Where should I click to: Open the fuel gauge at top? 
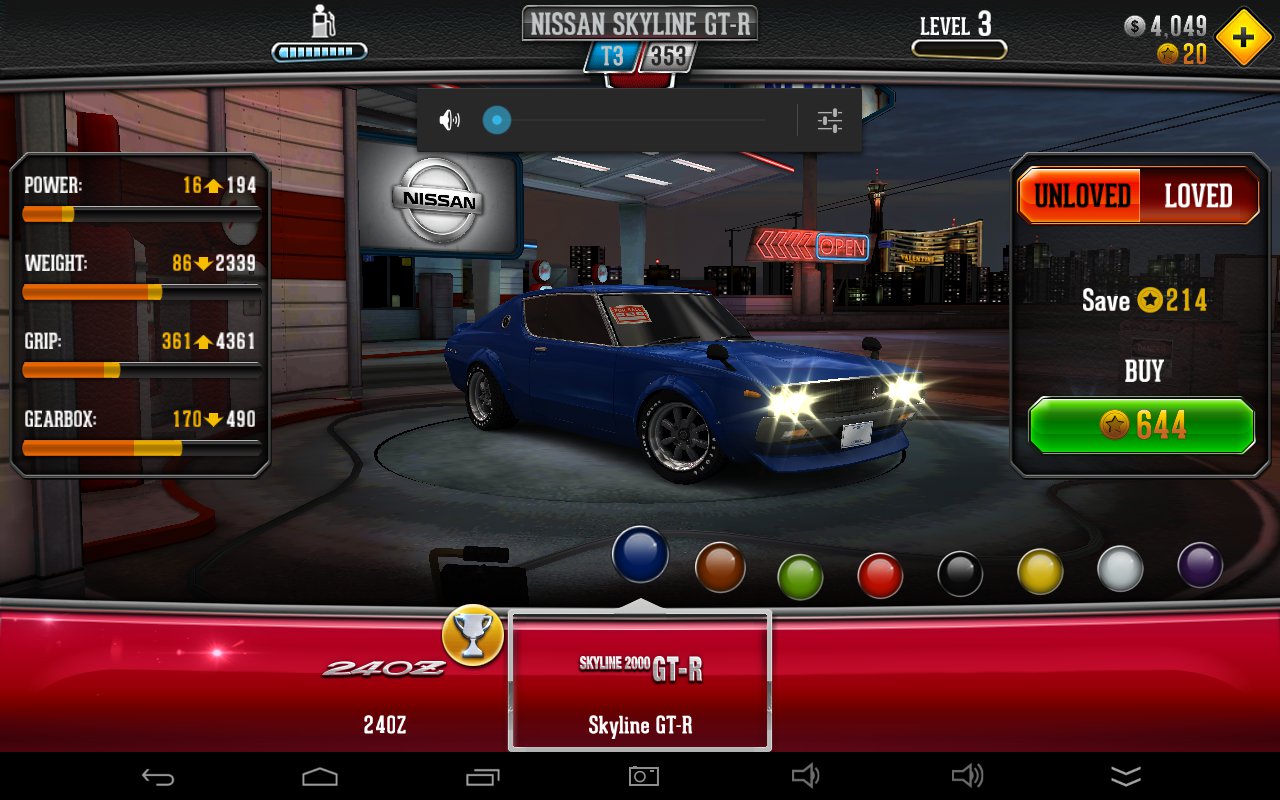coord(320,36)
